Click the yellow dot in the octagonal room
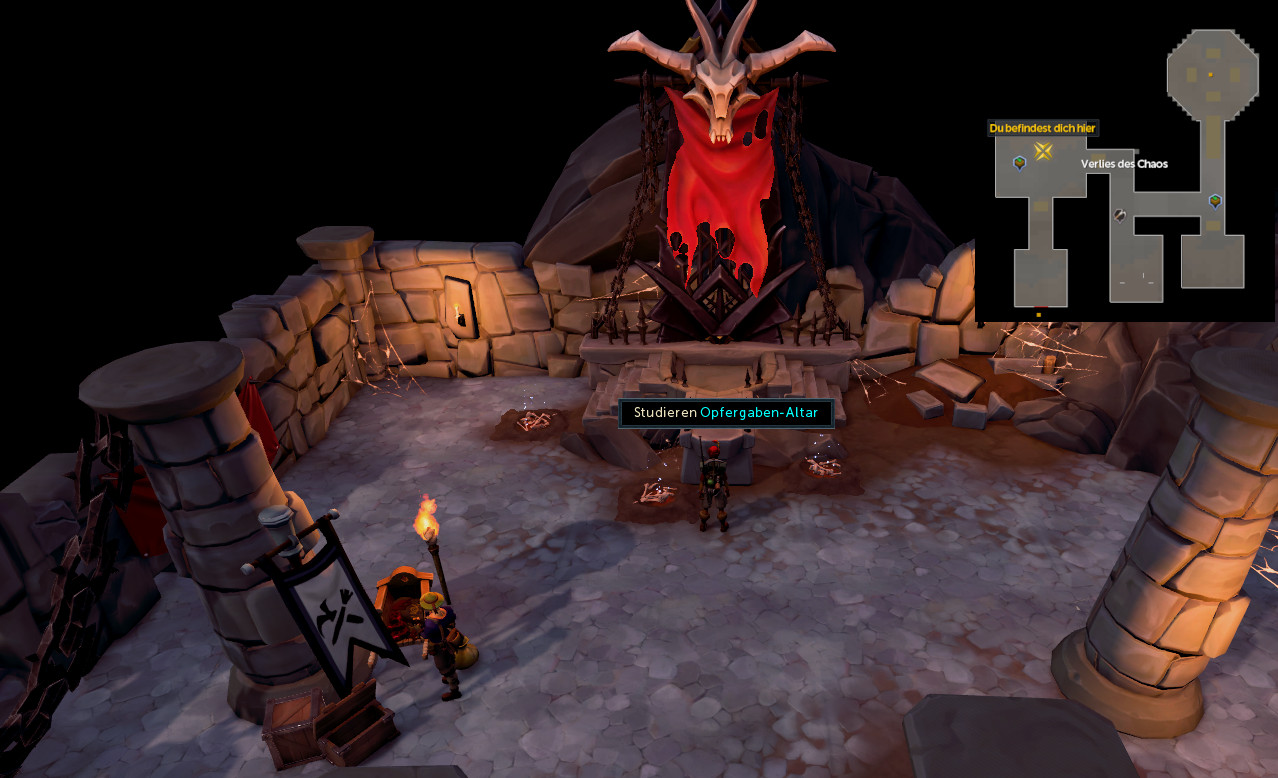 tap(1211, 75)
